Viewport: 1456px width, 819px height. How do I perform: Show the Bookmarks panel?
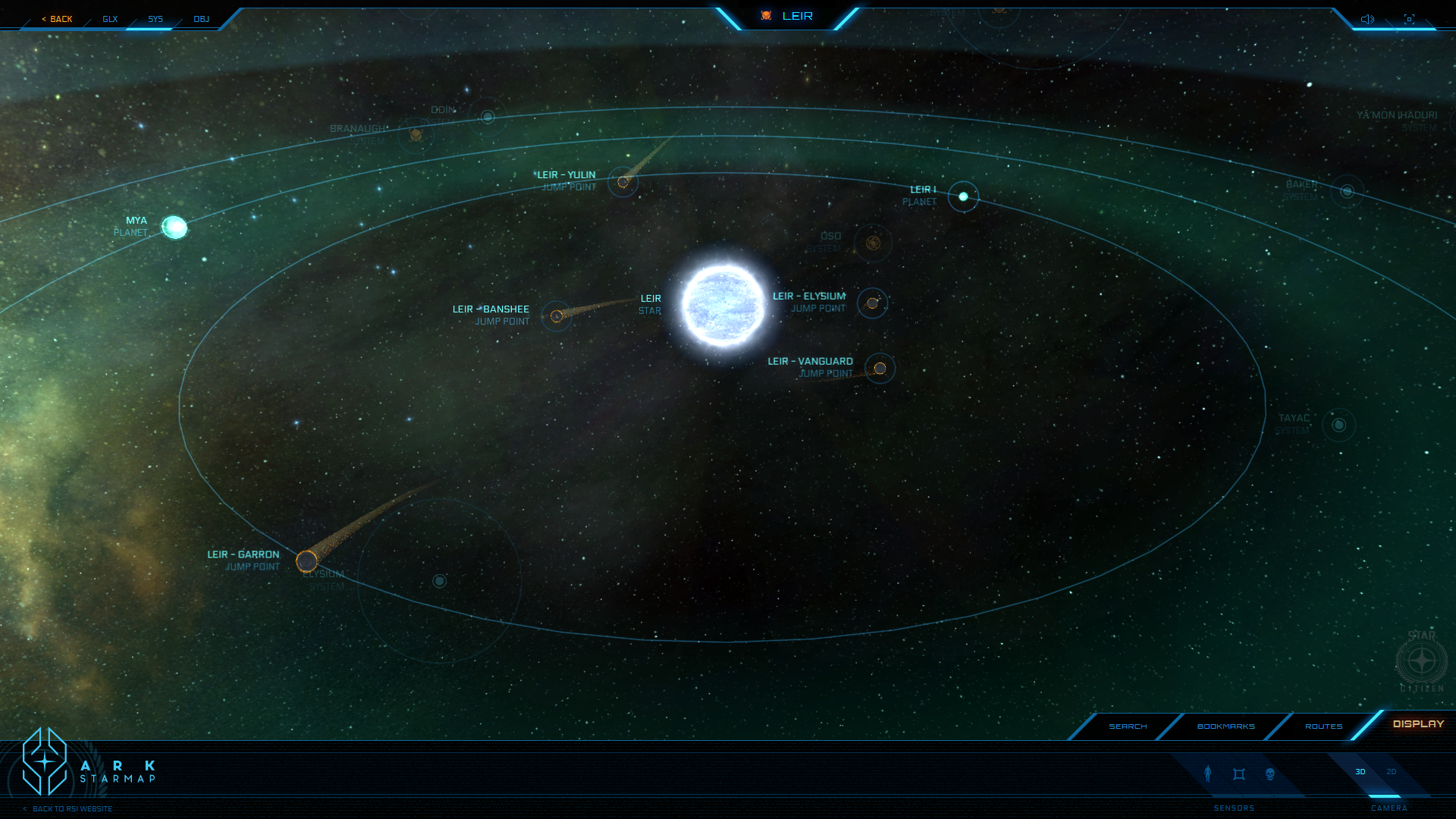(x=1225, y=726)
